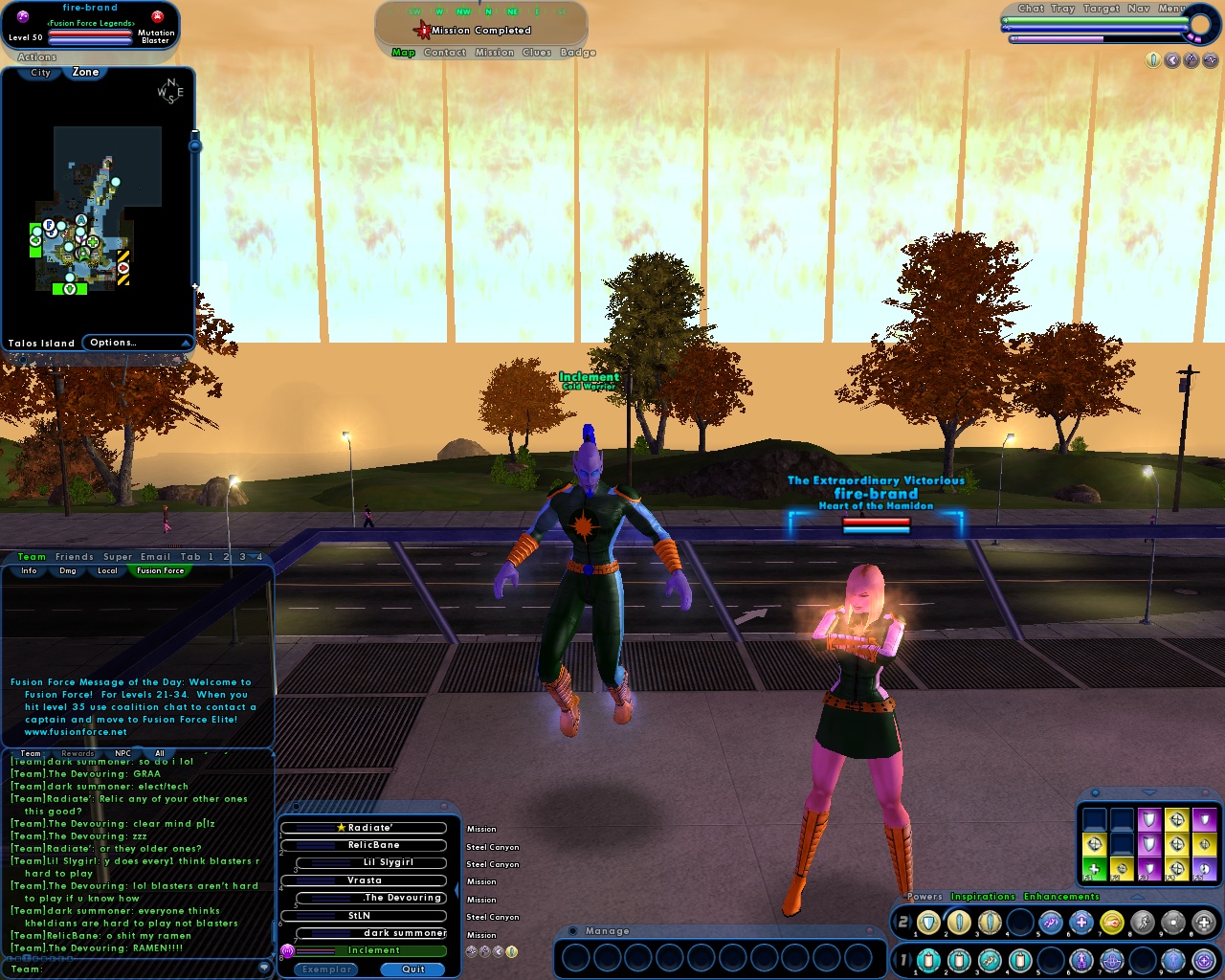Use the green Respite inspiration in slot F1
Image resolution: width=1225 pixels, height=980 pixels.
click(1094, 869)
